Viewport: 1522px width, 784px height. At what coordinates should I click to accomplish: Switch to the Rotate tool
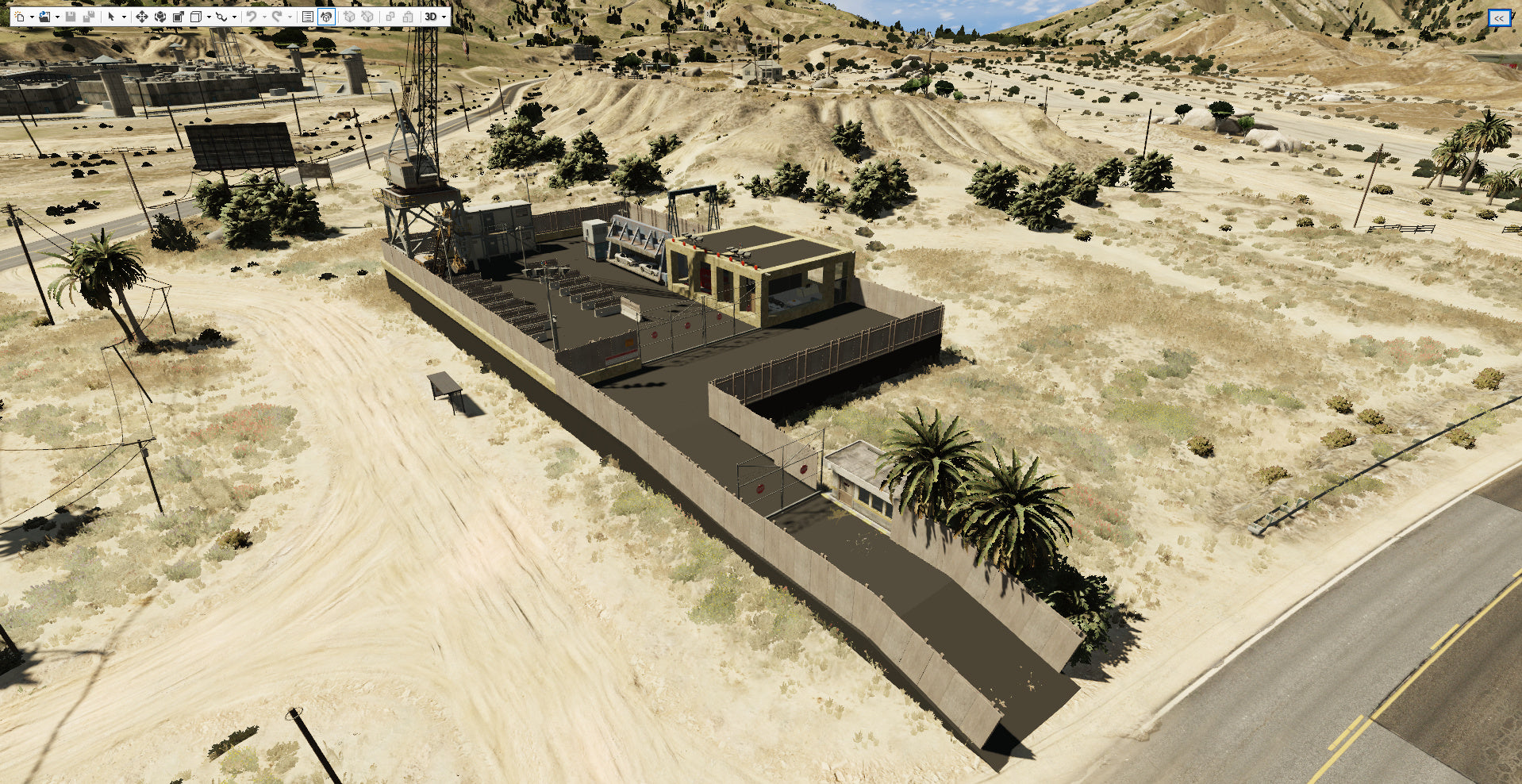pos(161,16)
